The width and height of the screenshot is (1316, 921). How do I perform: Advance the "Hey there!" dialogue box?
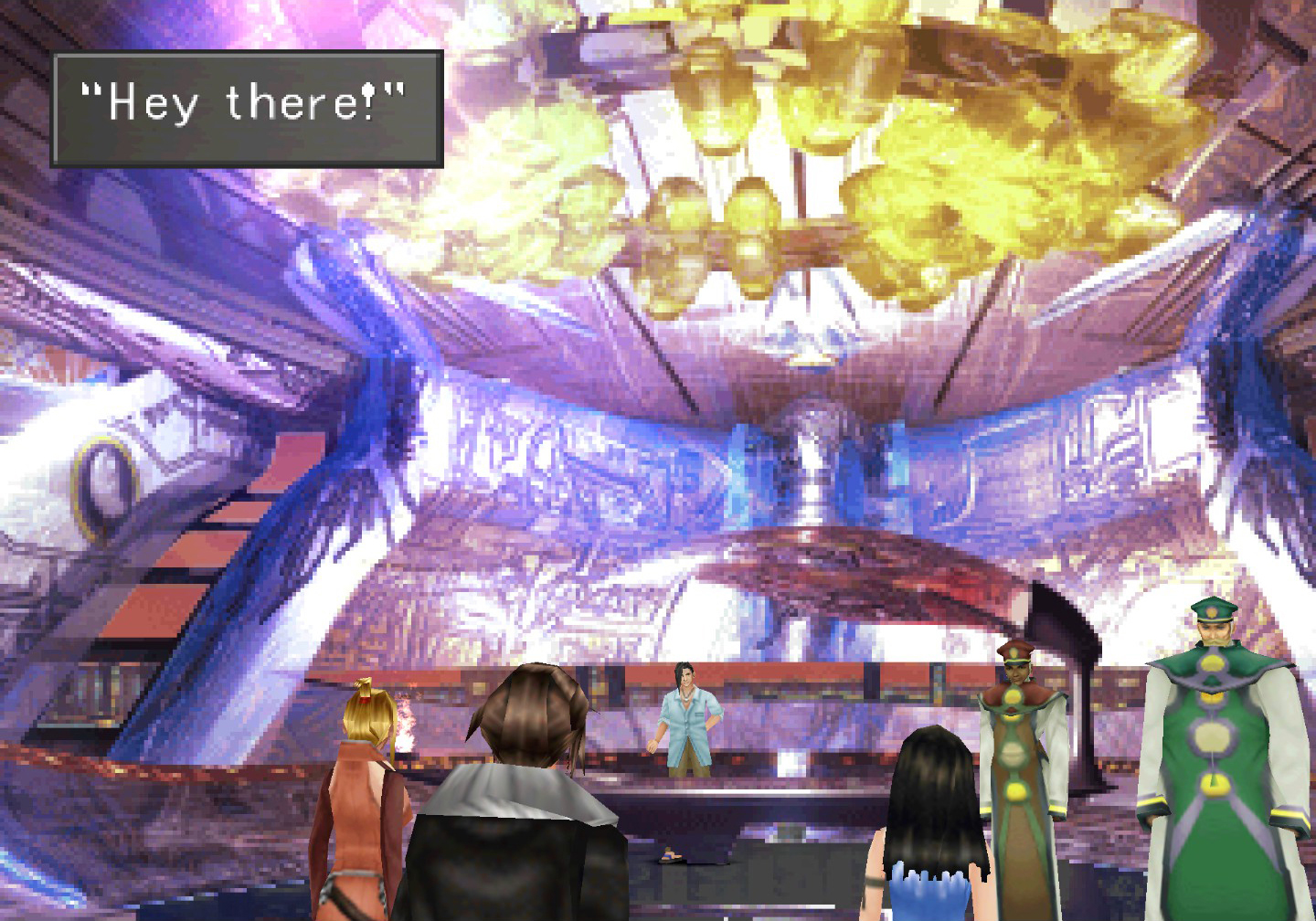click(x=247, y=109)
